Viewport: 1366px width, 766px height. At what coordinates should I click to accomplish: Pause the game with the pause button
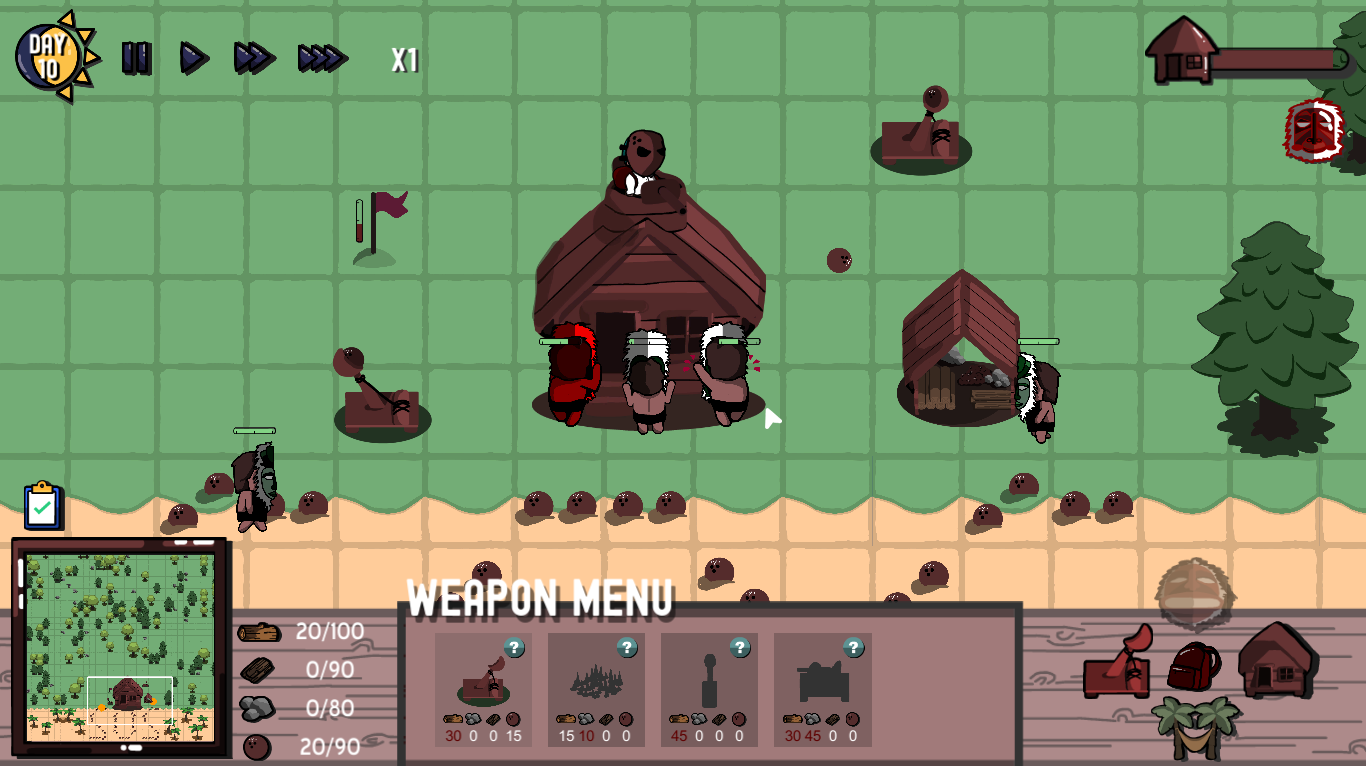[x=136, y=58]
